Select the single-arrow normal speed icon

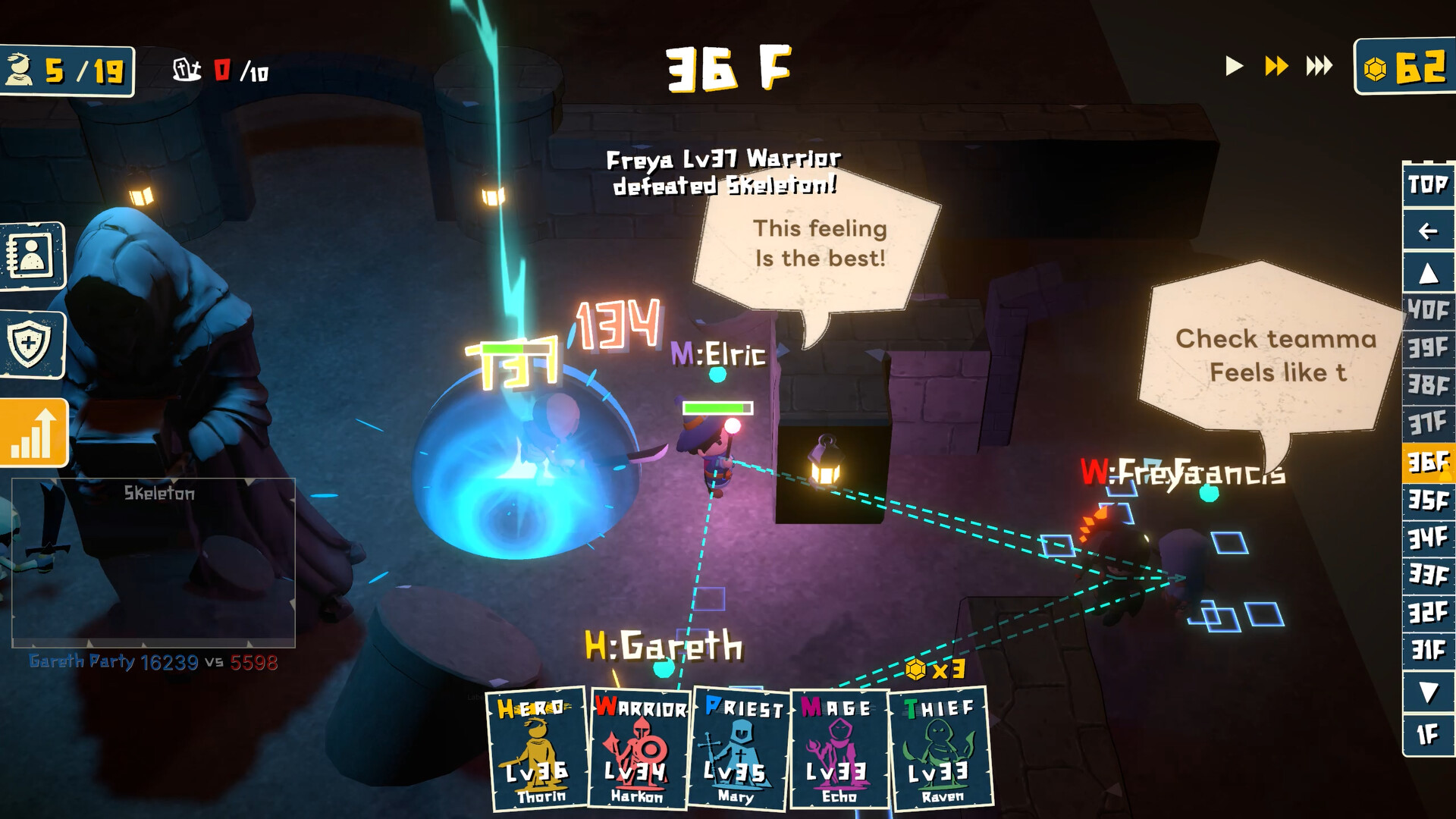point(1235,67)
